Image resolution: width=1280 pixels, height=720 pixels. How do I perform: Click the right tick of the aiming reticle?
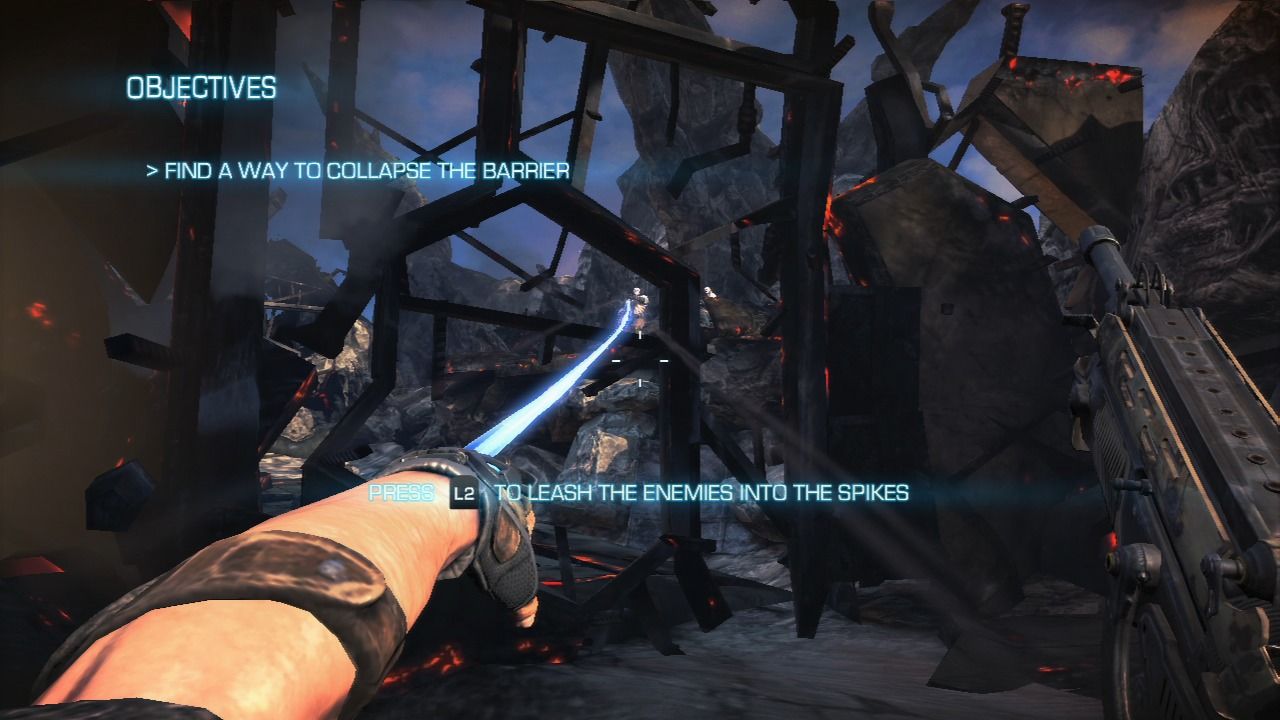pos(663,361)
